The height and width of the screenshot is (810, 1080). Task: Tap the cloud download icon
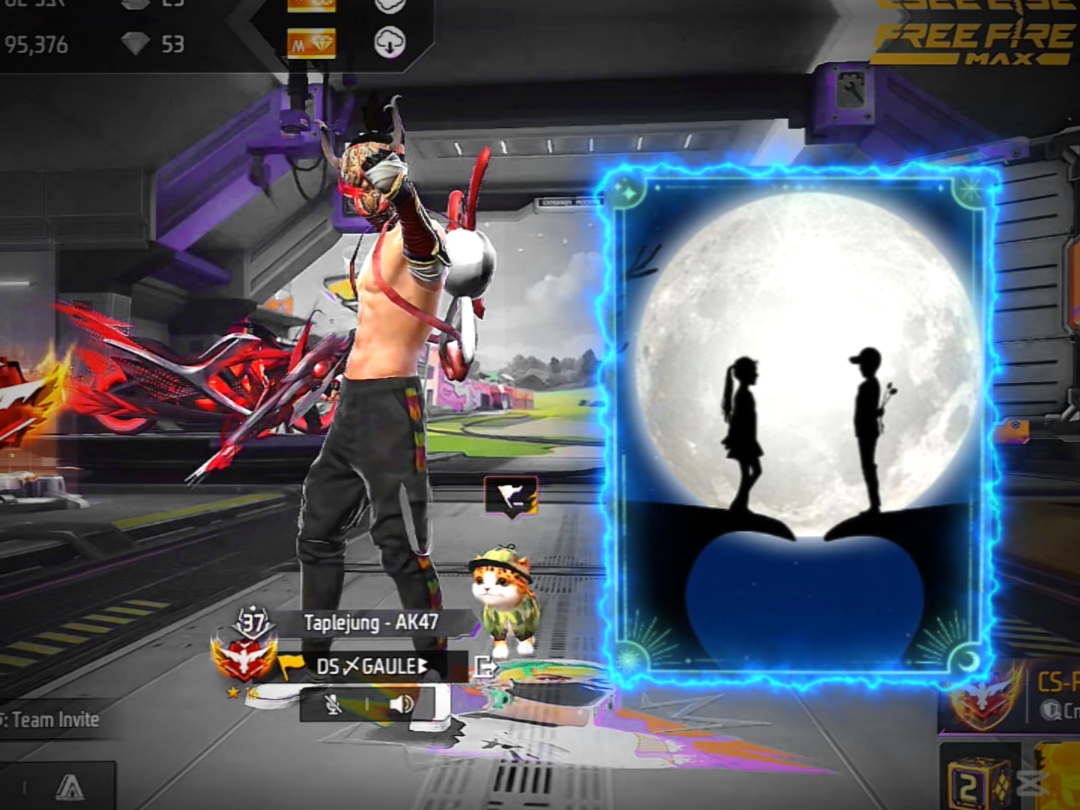tap(389, 43)
